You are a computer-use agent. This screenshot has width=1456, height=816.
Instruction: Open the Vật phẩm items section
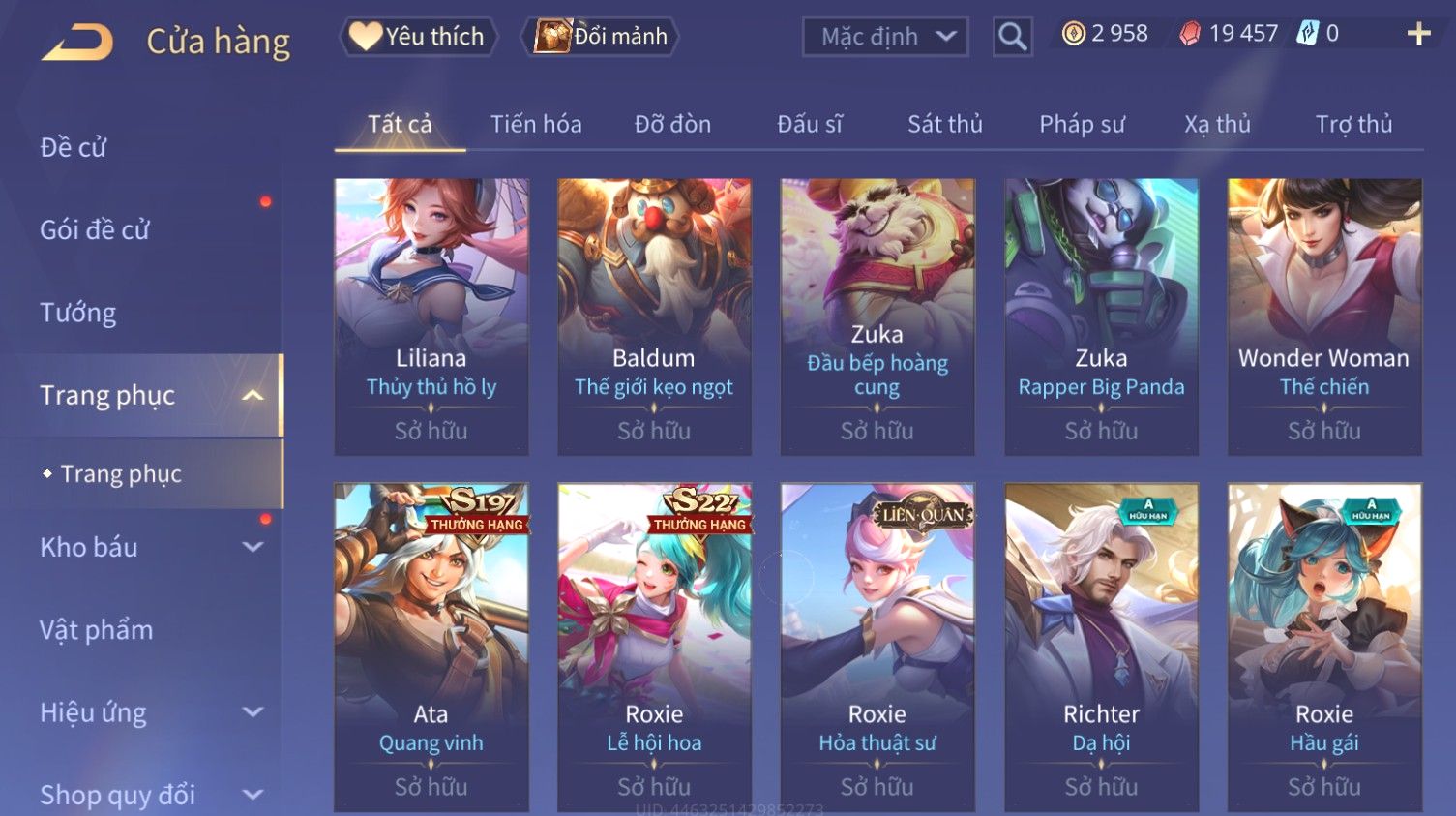point(97,630)
